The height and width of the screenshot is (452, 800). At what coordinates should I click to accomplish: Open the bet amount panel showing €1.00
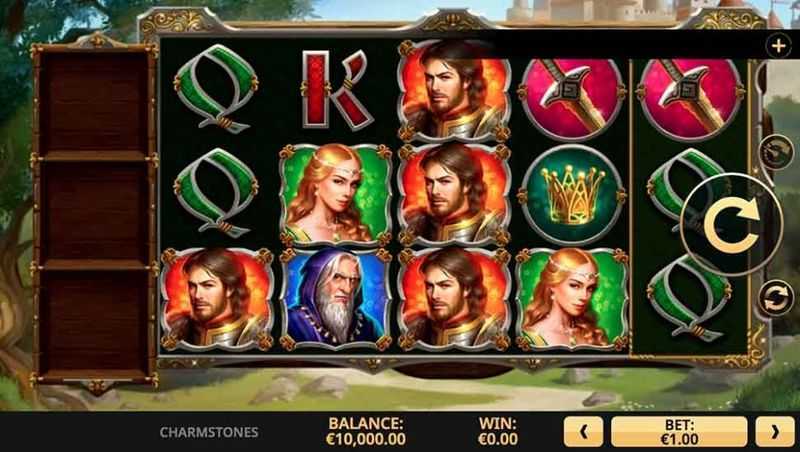(x=679, y=432)
